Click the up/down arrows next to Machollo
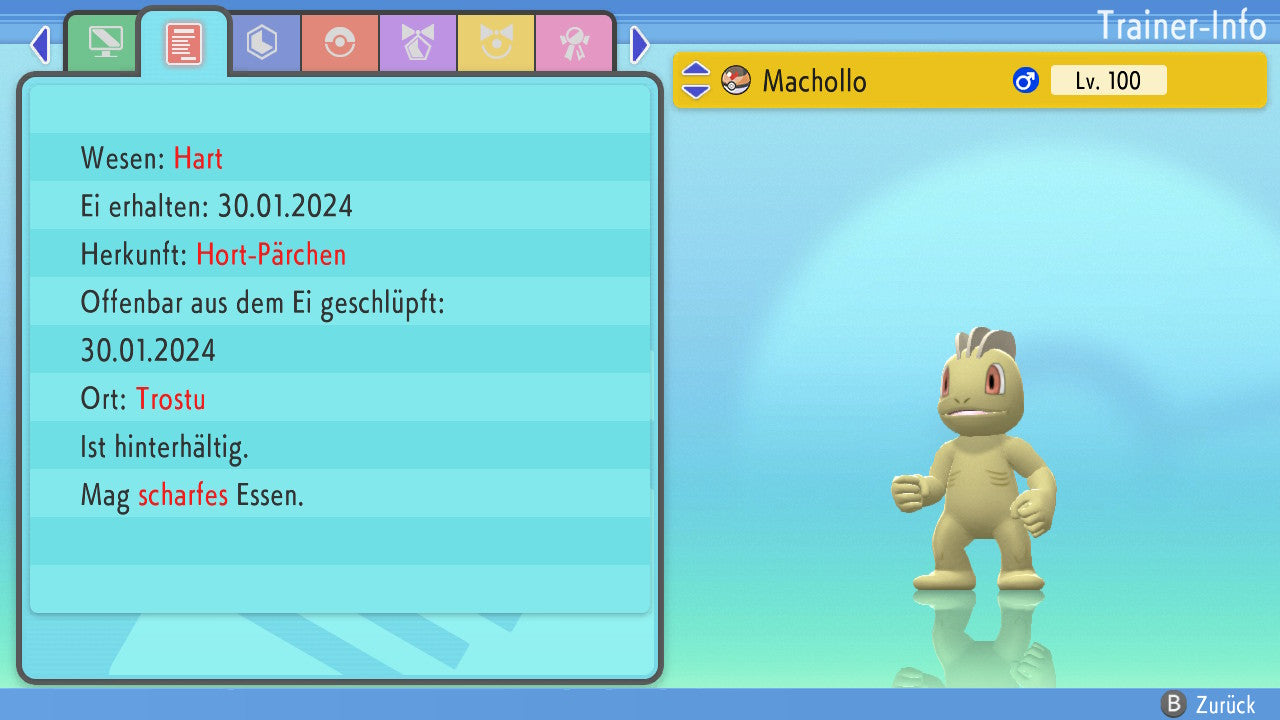1280x720 pixels. (x=696, y=80)
